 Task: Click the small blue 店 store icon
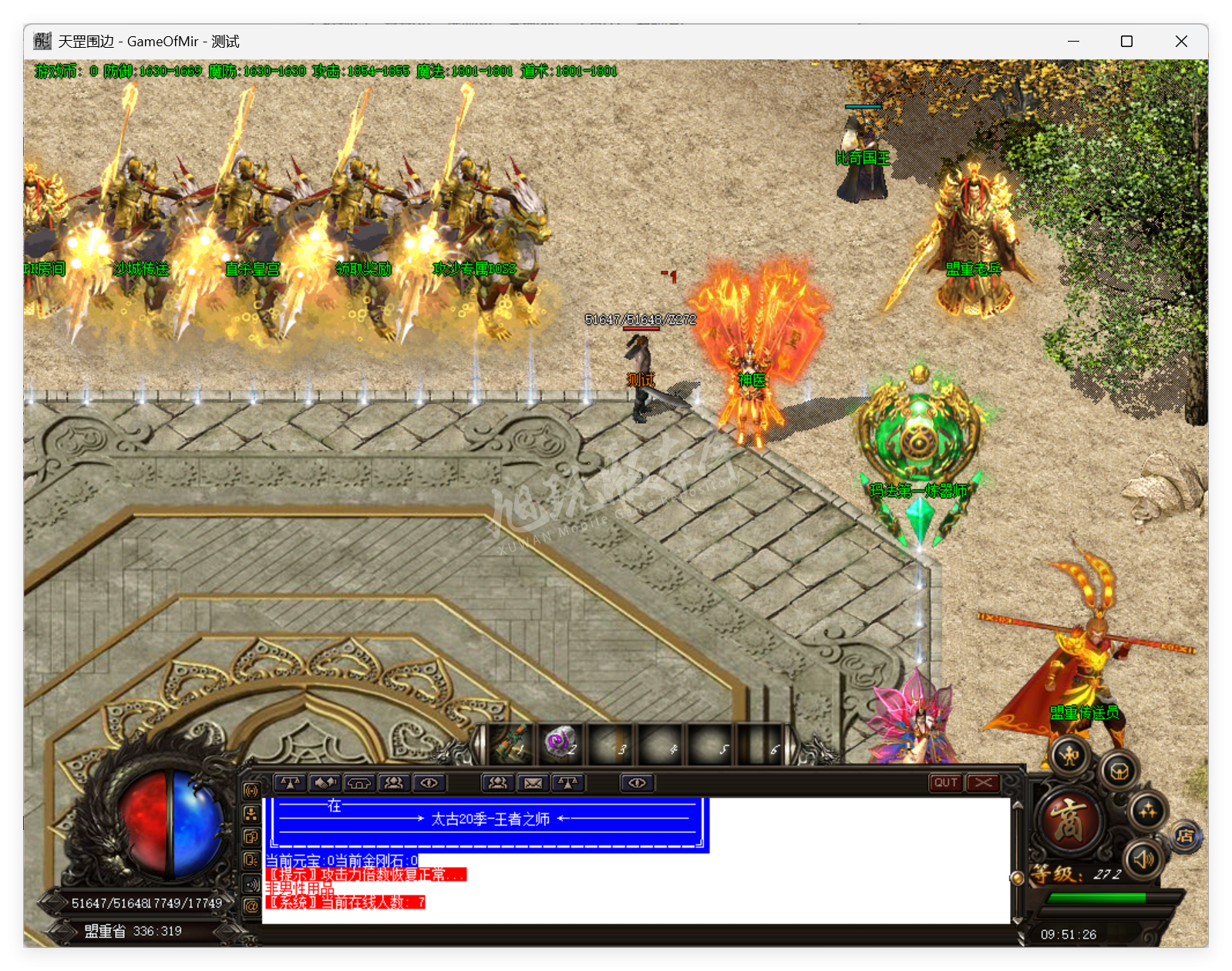(1186, 836)
